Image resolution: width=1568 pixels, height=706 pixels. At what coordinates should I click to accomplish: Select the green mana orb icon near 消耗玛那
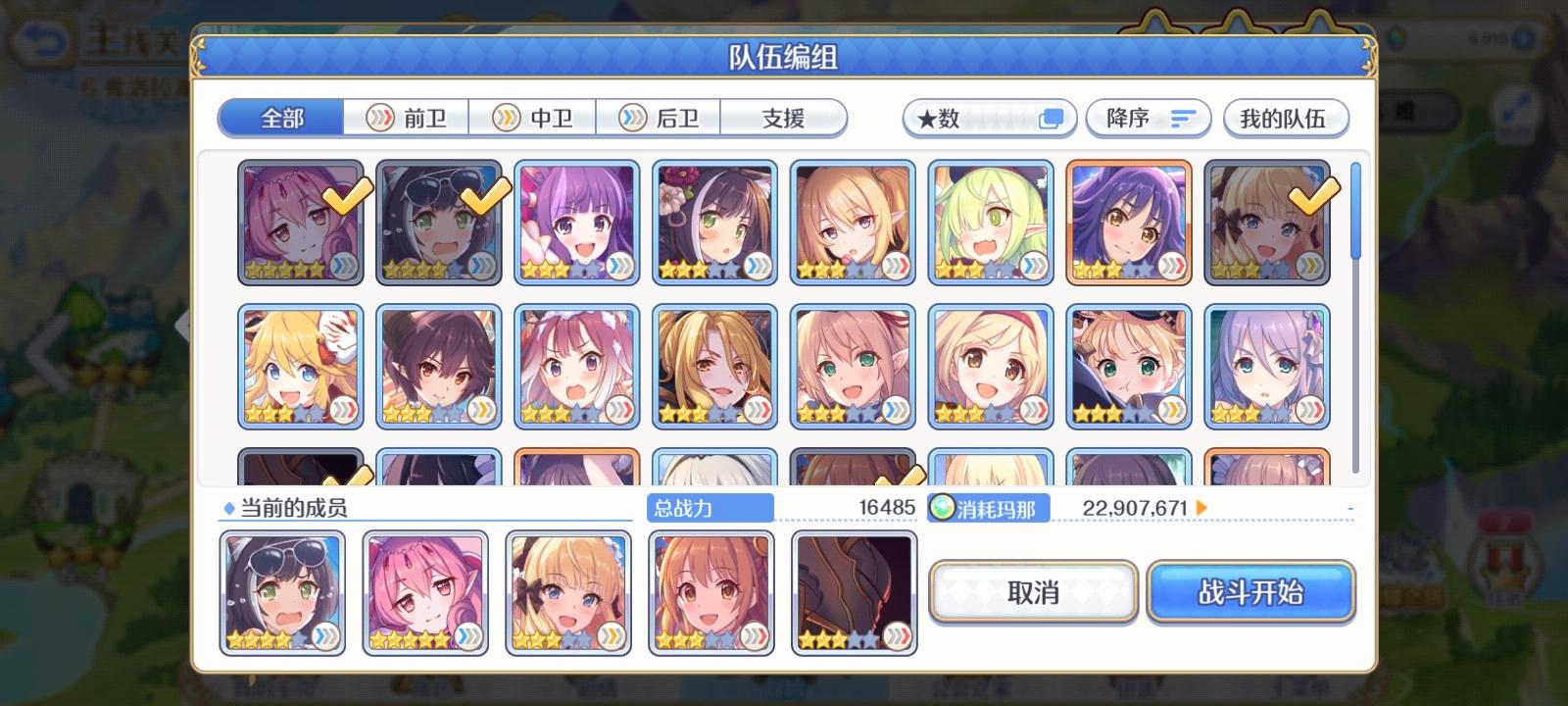pos(942,508)
